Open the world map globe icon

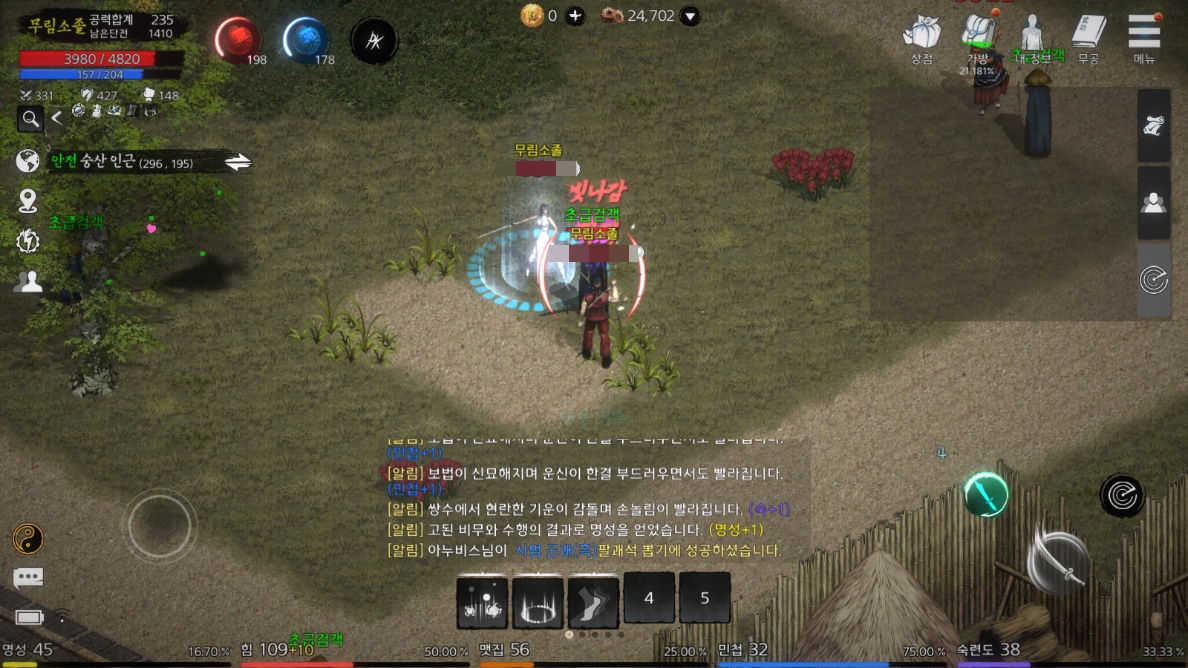pos(28,161)
